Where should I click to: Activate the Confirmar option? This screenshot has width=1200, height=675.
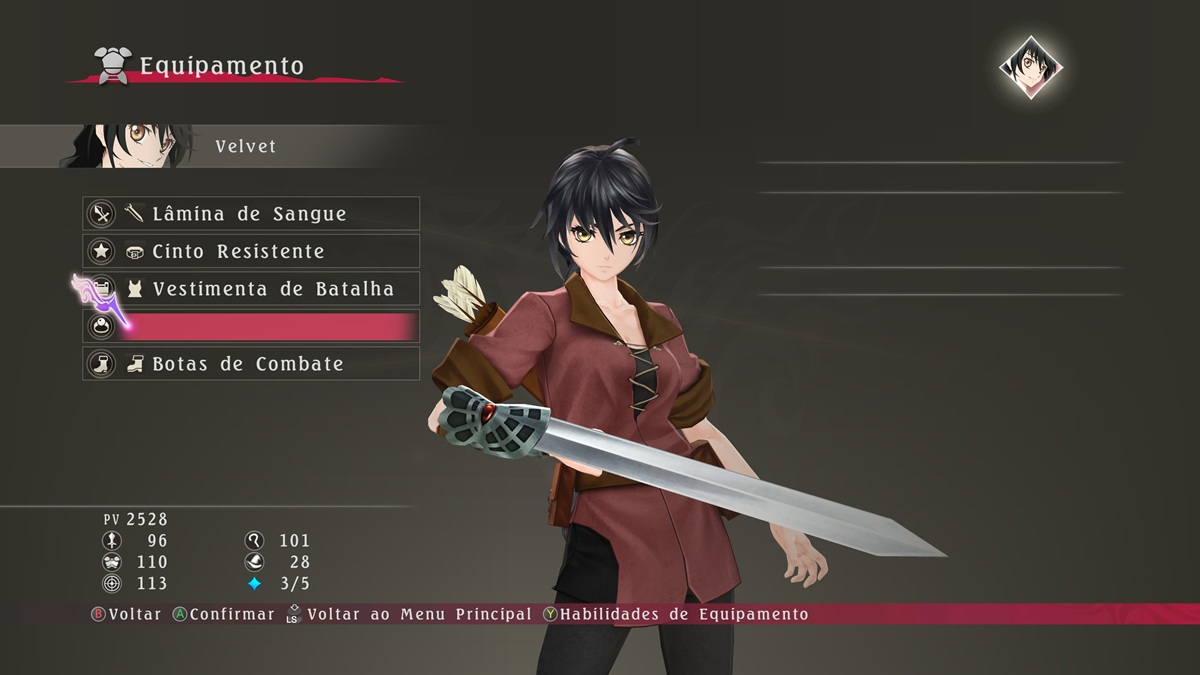click(223, 614)
